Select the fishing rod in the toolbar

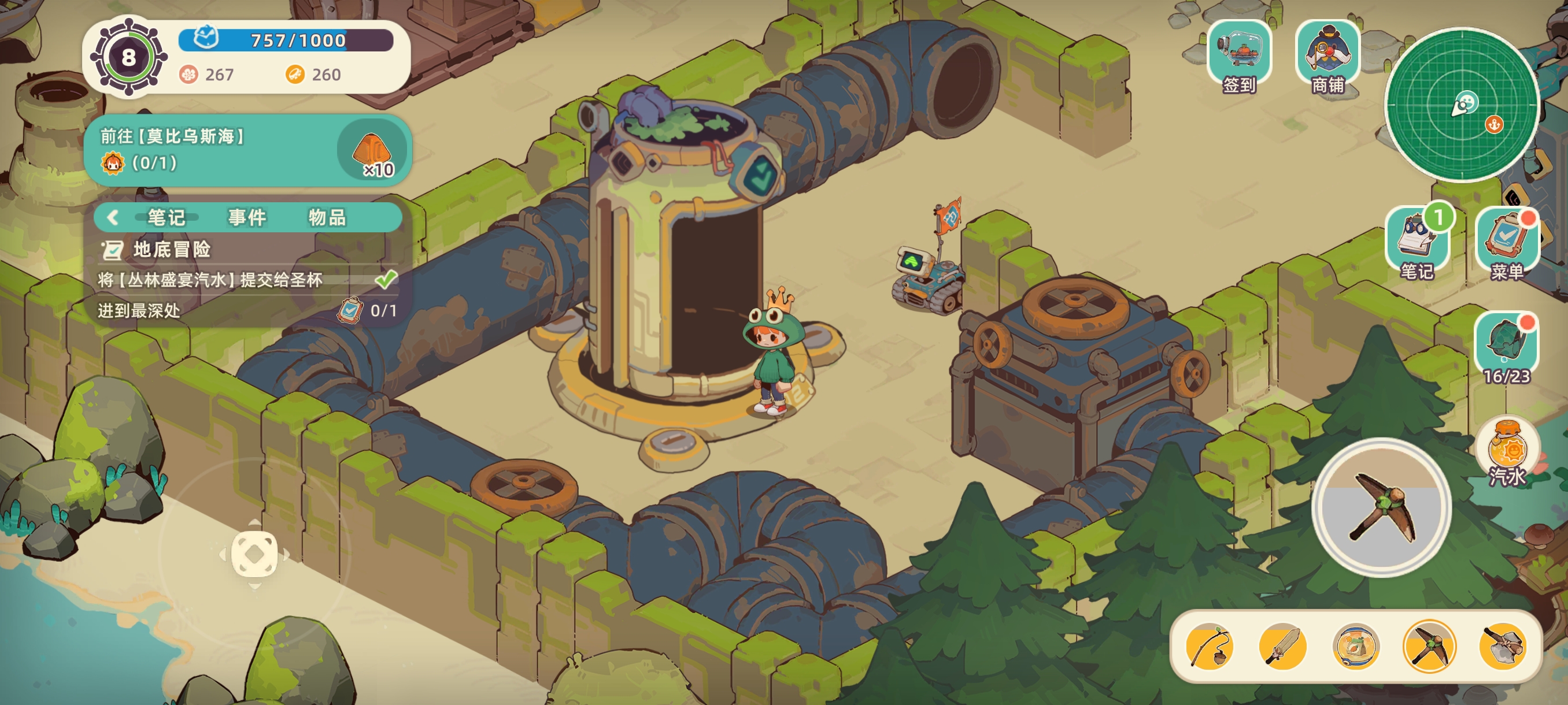pyautogui.click(x=1210, y=647)
